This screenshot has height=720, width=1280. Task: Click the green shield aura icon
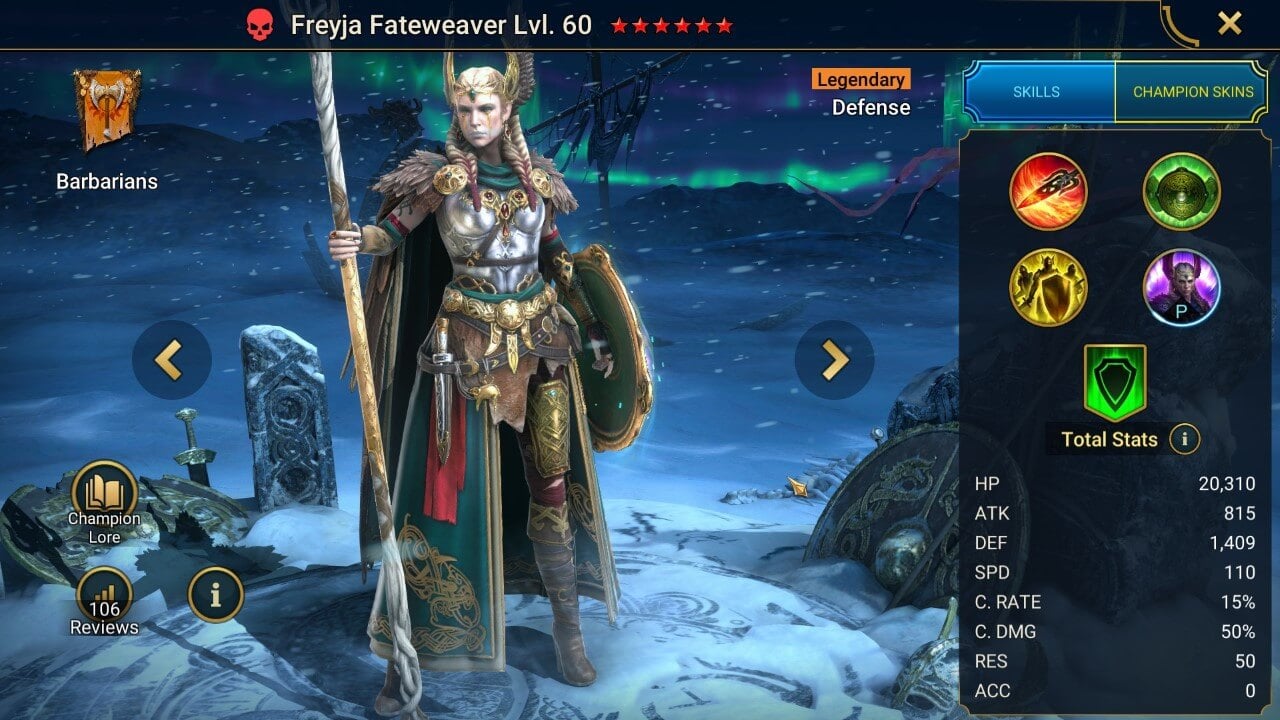pyautogui.click(x=1115, y=381)
